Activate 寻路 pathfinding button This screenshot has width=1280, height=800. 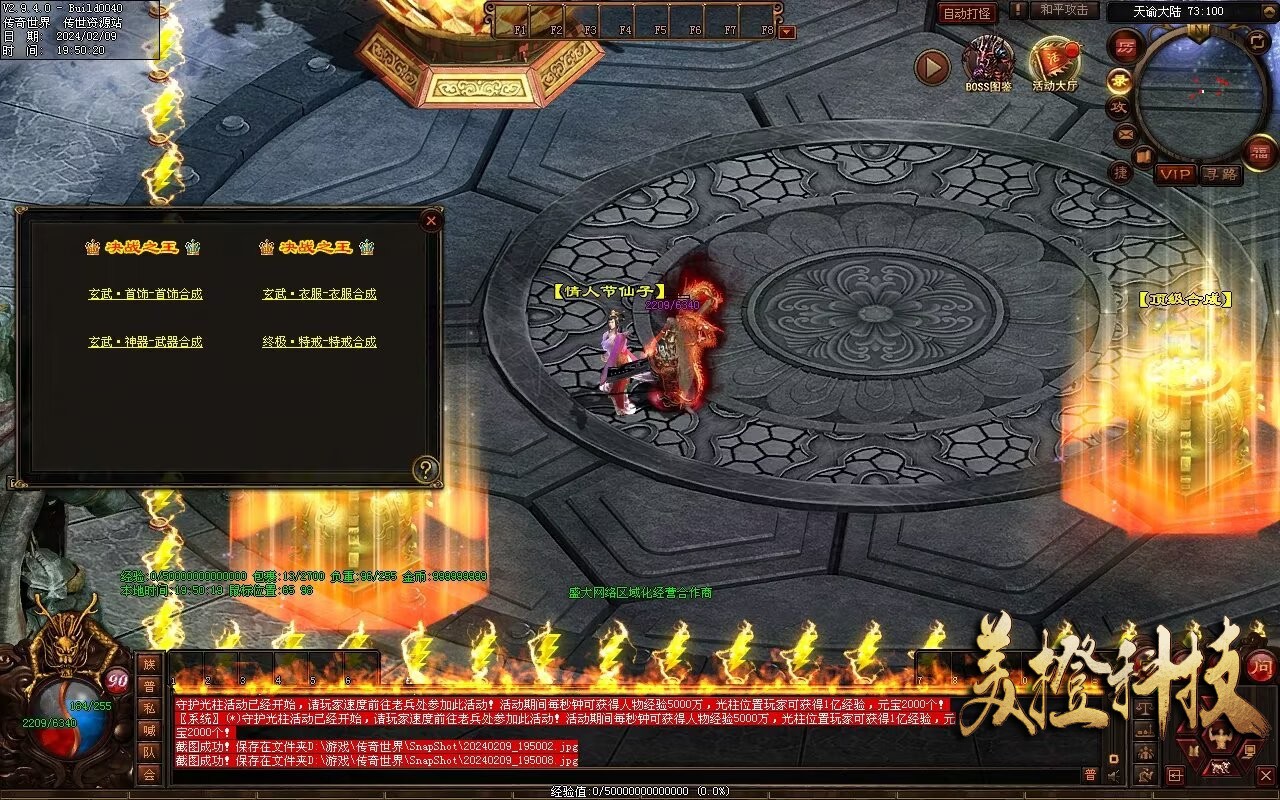[x=1221, y=174]
